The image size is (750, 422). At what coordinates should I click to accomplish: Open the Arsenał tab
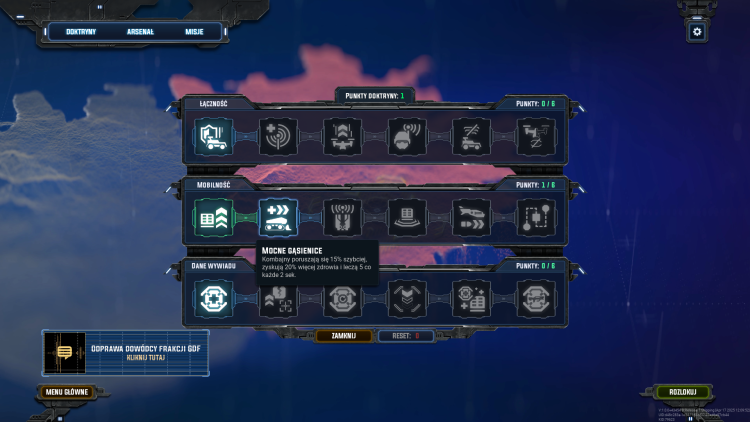[x=140, y=32]
